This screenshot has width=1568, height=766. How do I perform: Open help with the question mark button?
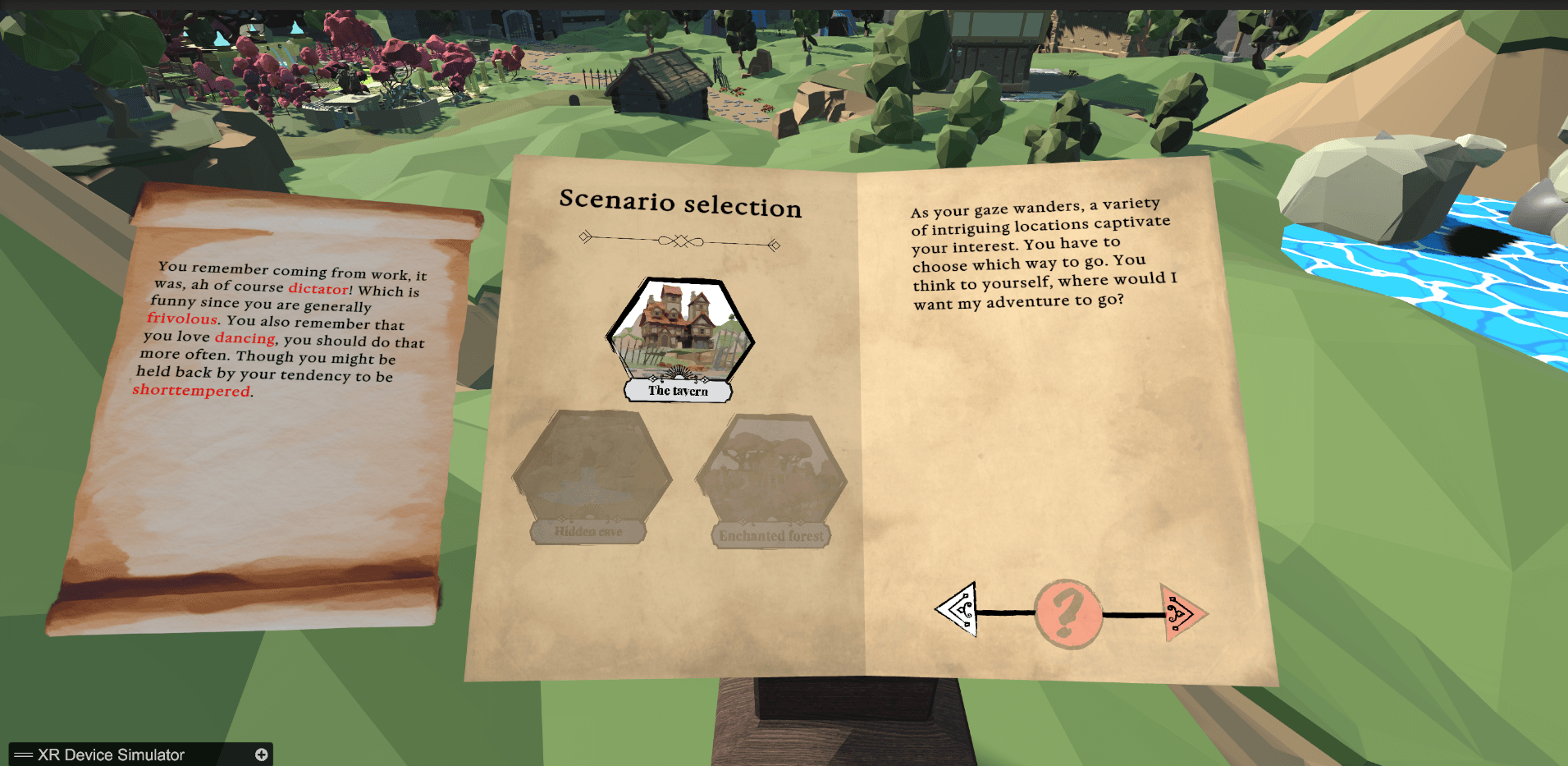(x=1067, y=613)
